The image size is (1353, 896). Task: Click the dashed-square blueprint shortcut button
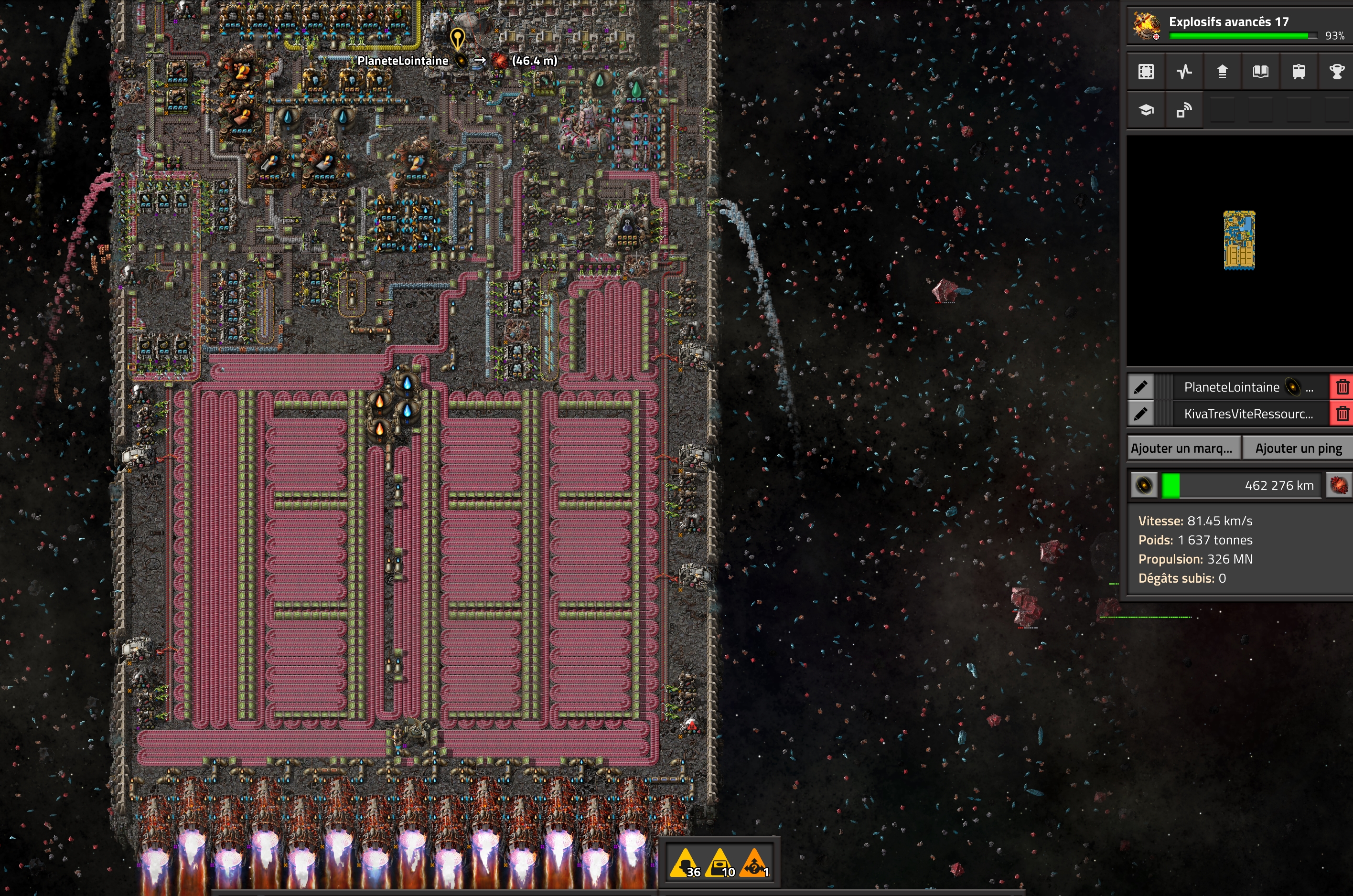pos(1146,72)
